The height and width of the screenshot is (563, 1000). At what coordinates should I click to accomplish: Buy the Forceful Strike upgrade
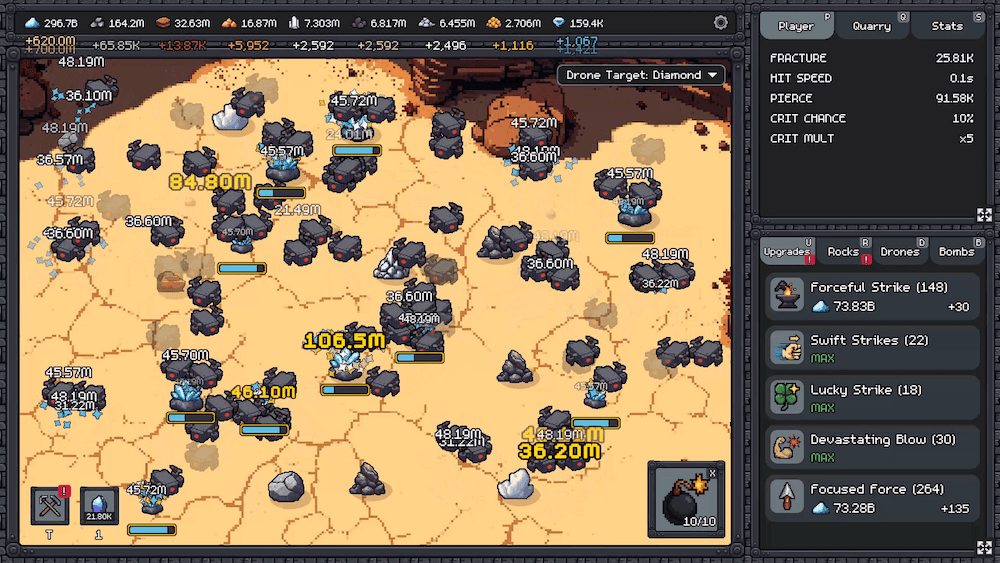(x=873, y=297)
